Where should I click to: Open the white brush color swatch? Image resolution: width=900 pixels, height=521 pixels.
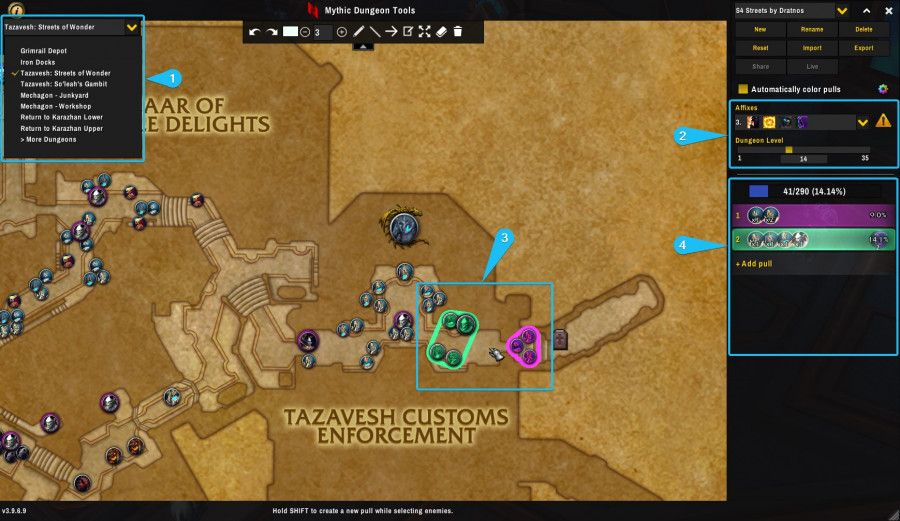(x=290, y=32)
